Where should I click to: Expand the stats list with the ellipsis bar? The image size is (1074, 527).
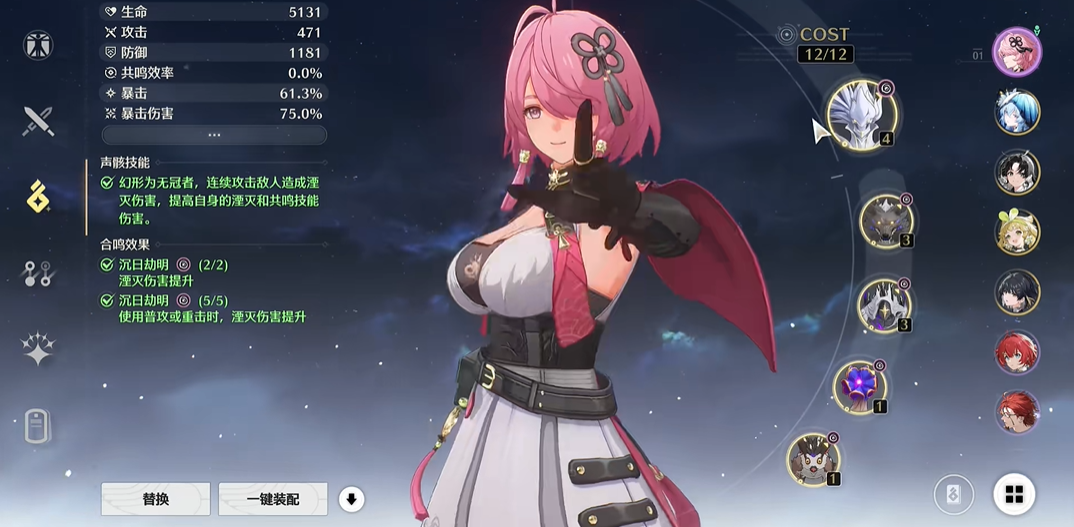tap(214, 135)
